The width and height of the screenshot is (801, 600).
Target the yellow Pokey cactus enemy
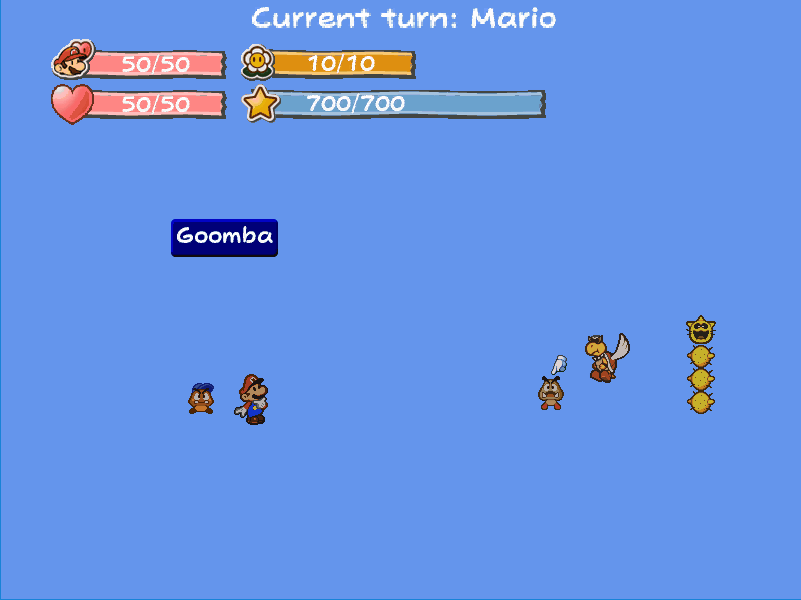pyautogui.click(x=700, y=365)
